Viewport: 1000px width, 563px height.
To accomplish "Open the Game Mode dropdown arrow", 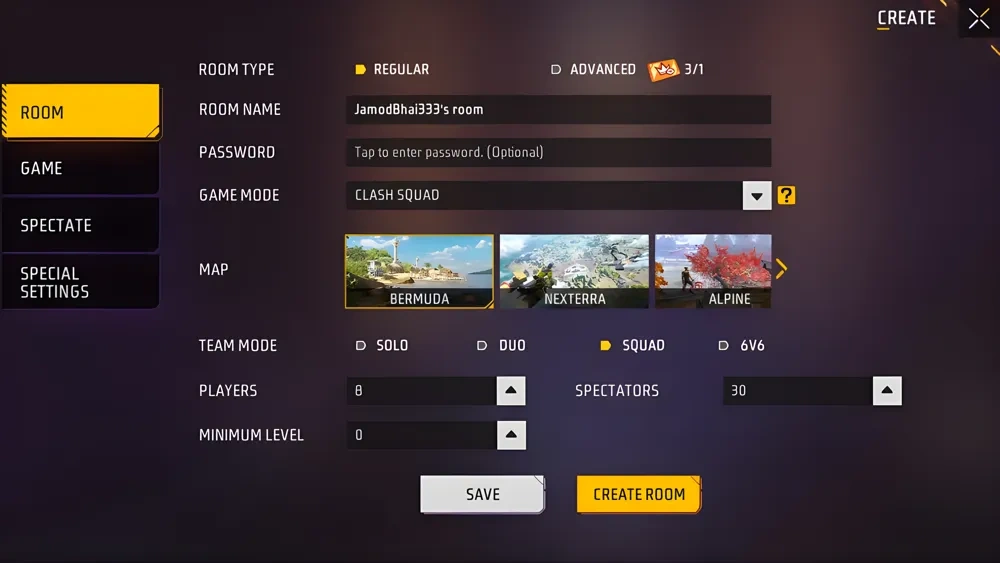I will 757,196.
